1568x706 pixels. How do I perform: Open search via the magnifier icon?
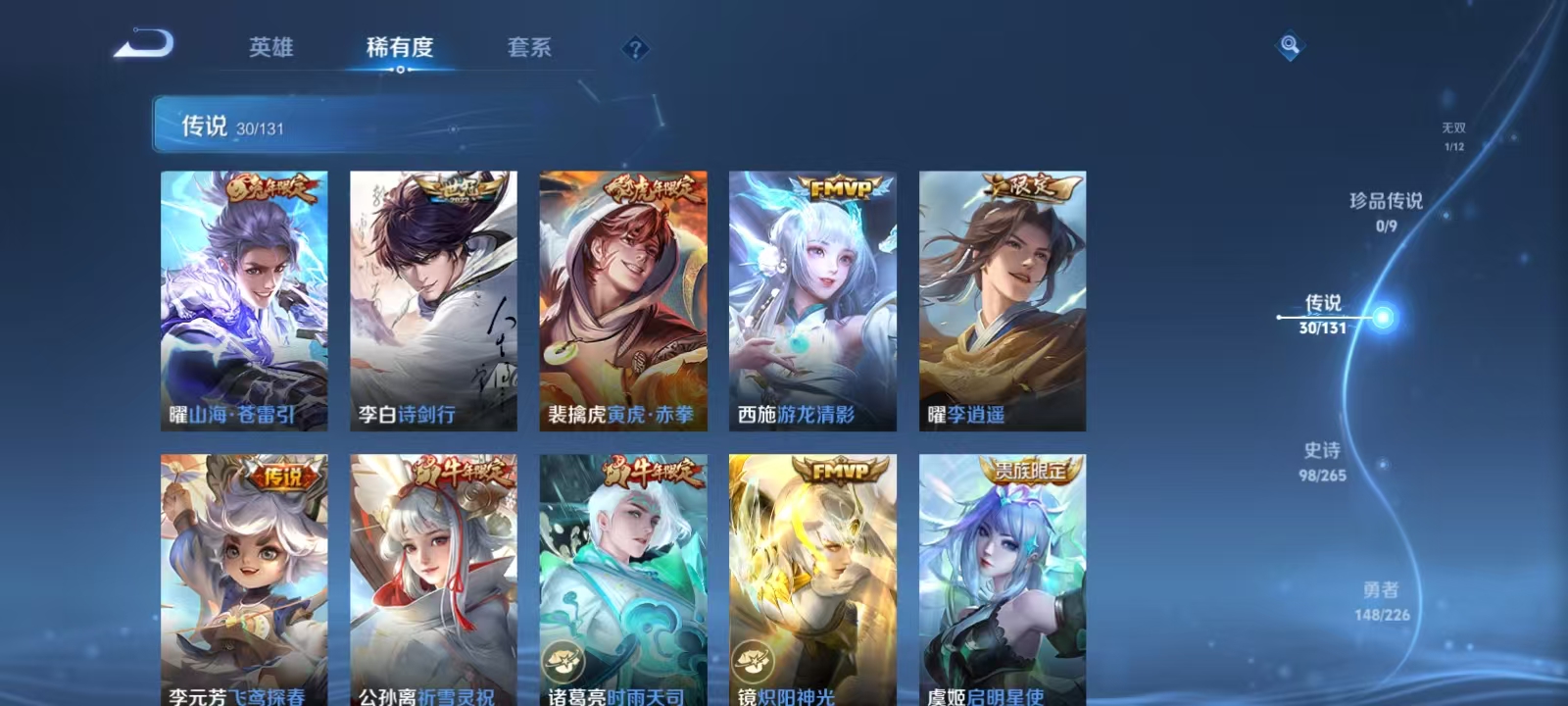pyautogui.click(x=1288, y=43)
